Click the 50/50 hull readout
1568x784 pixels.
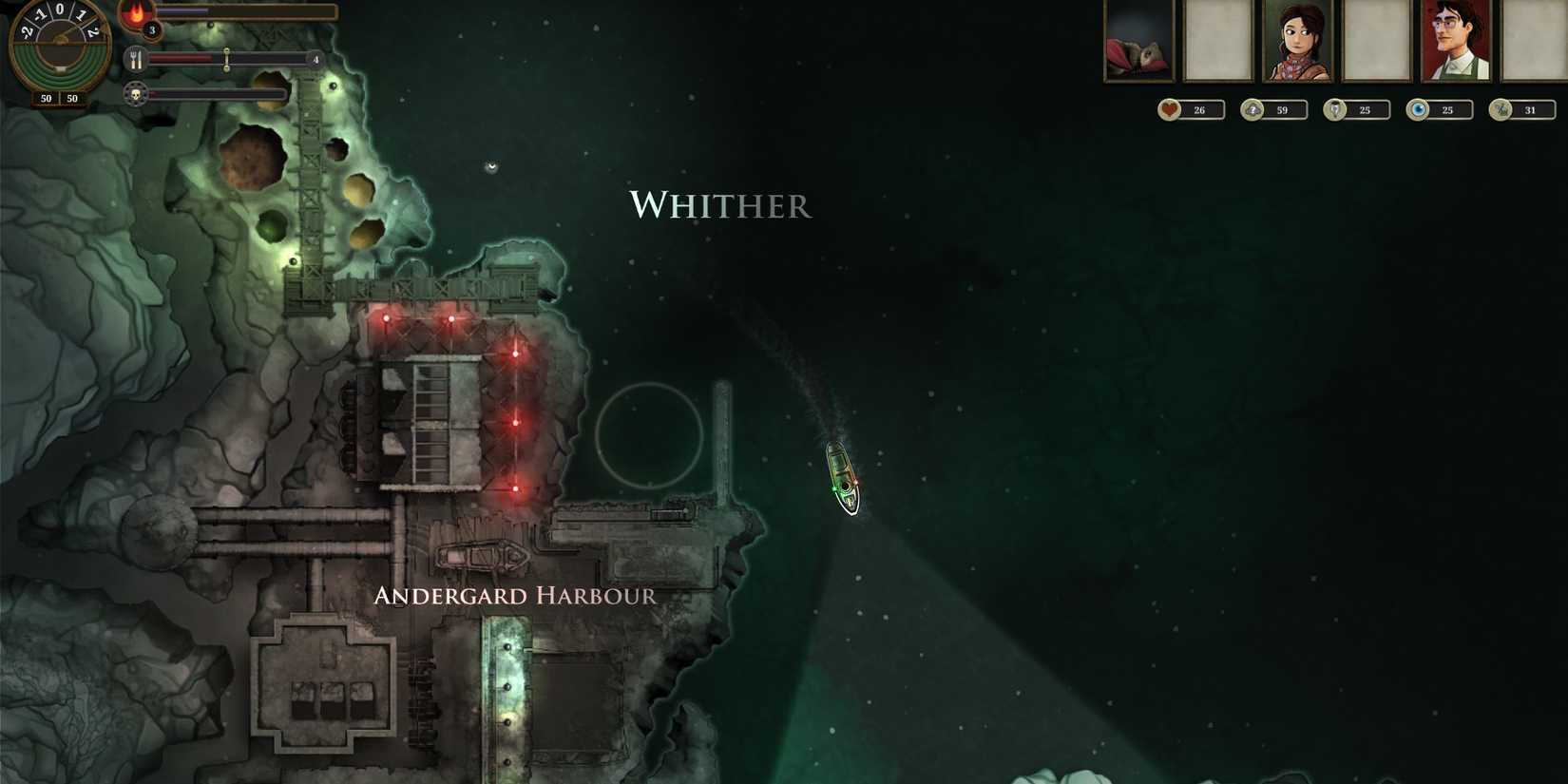pyautogui.click(x=56, y=98)
